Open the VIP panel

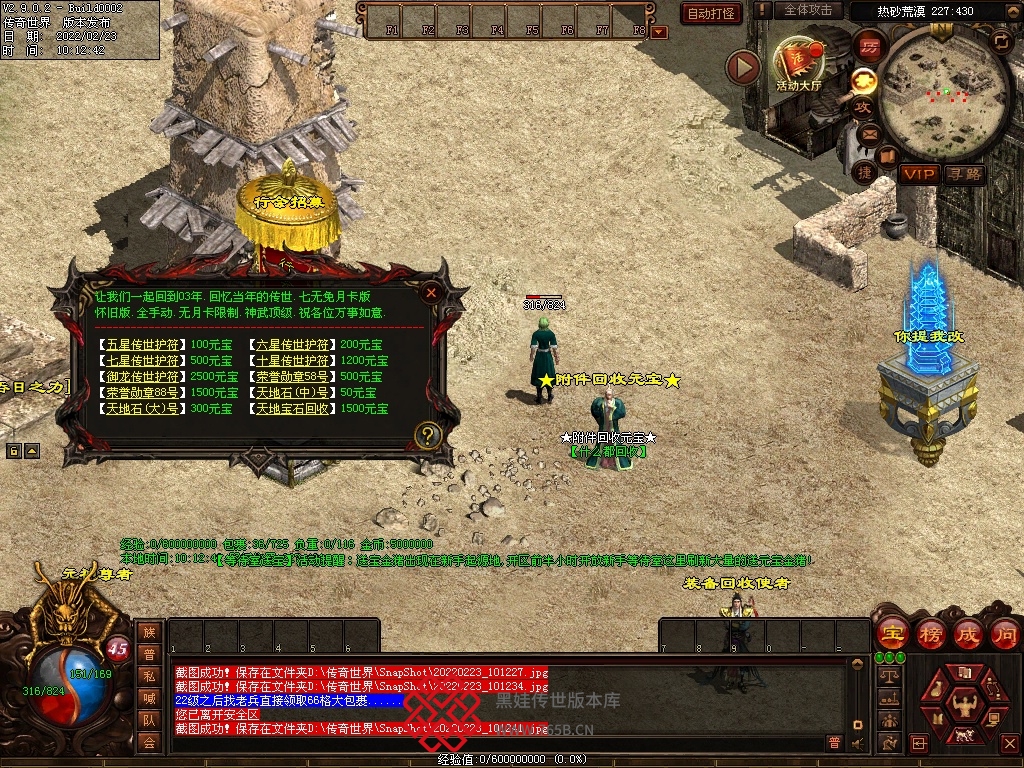918,174
